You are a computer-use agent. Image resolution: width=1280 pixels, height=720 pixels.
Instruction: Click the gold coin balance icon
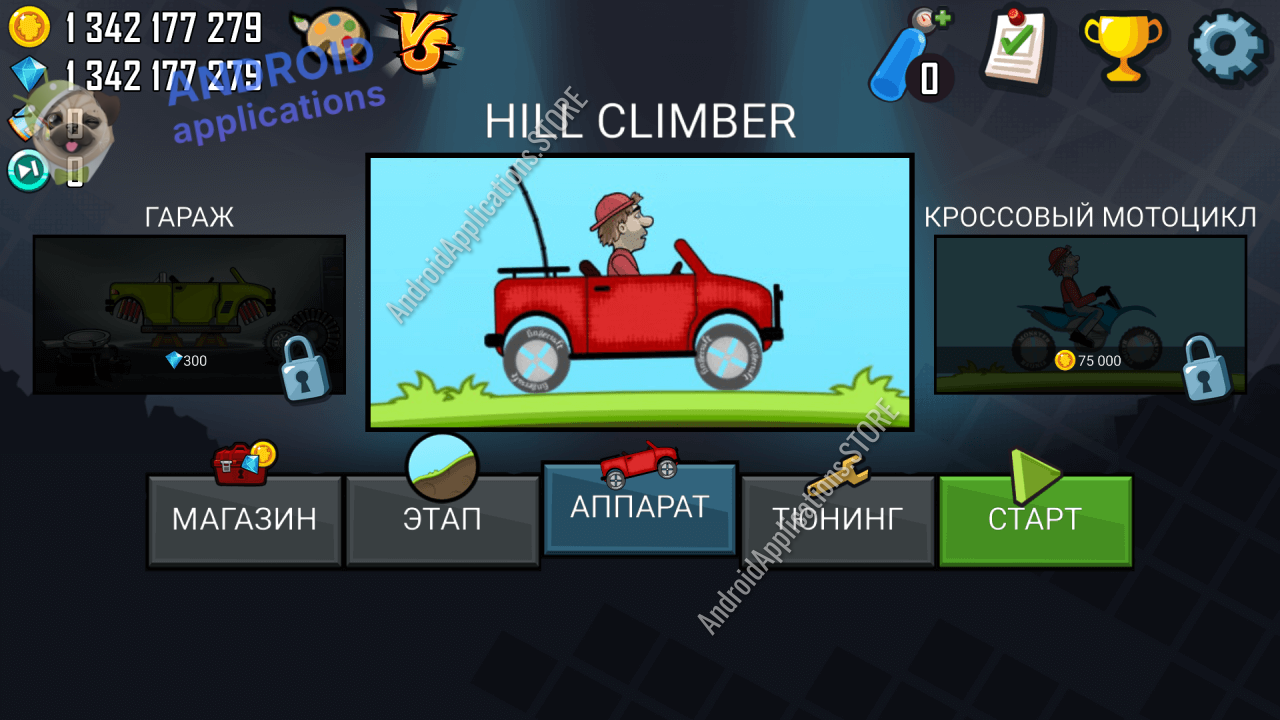[29, 26]
